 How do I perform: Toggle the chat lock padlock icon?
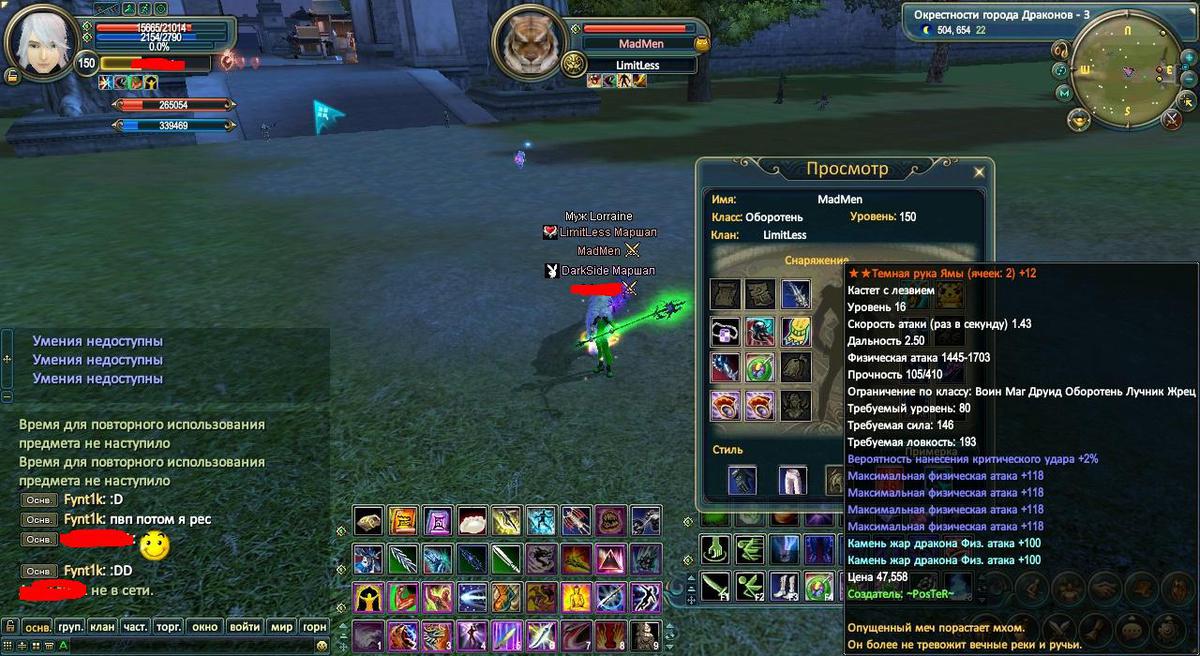tap(10, 627)
